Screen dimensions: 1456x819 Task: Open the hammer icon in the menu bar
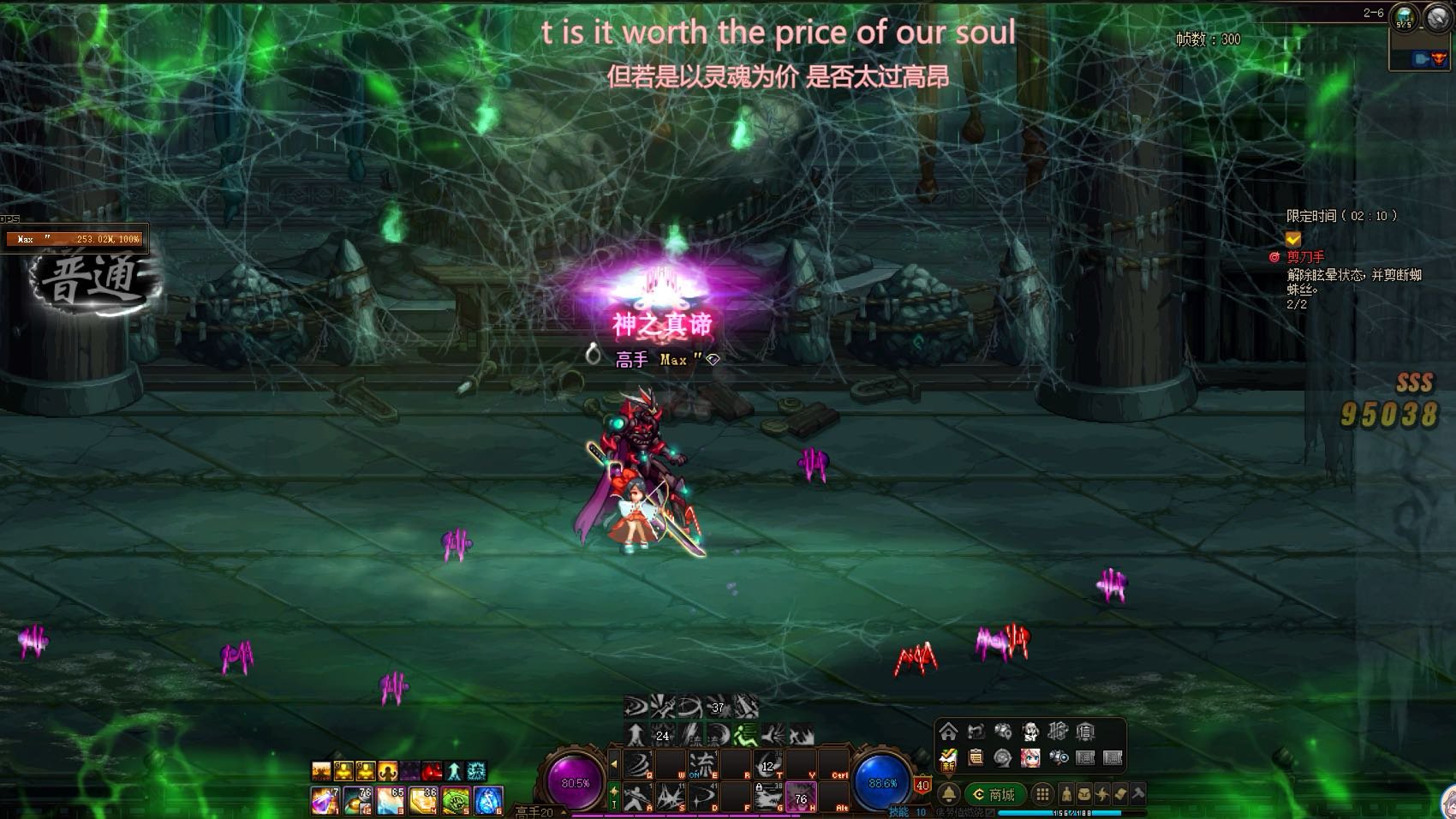pos(1137,794)
